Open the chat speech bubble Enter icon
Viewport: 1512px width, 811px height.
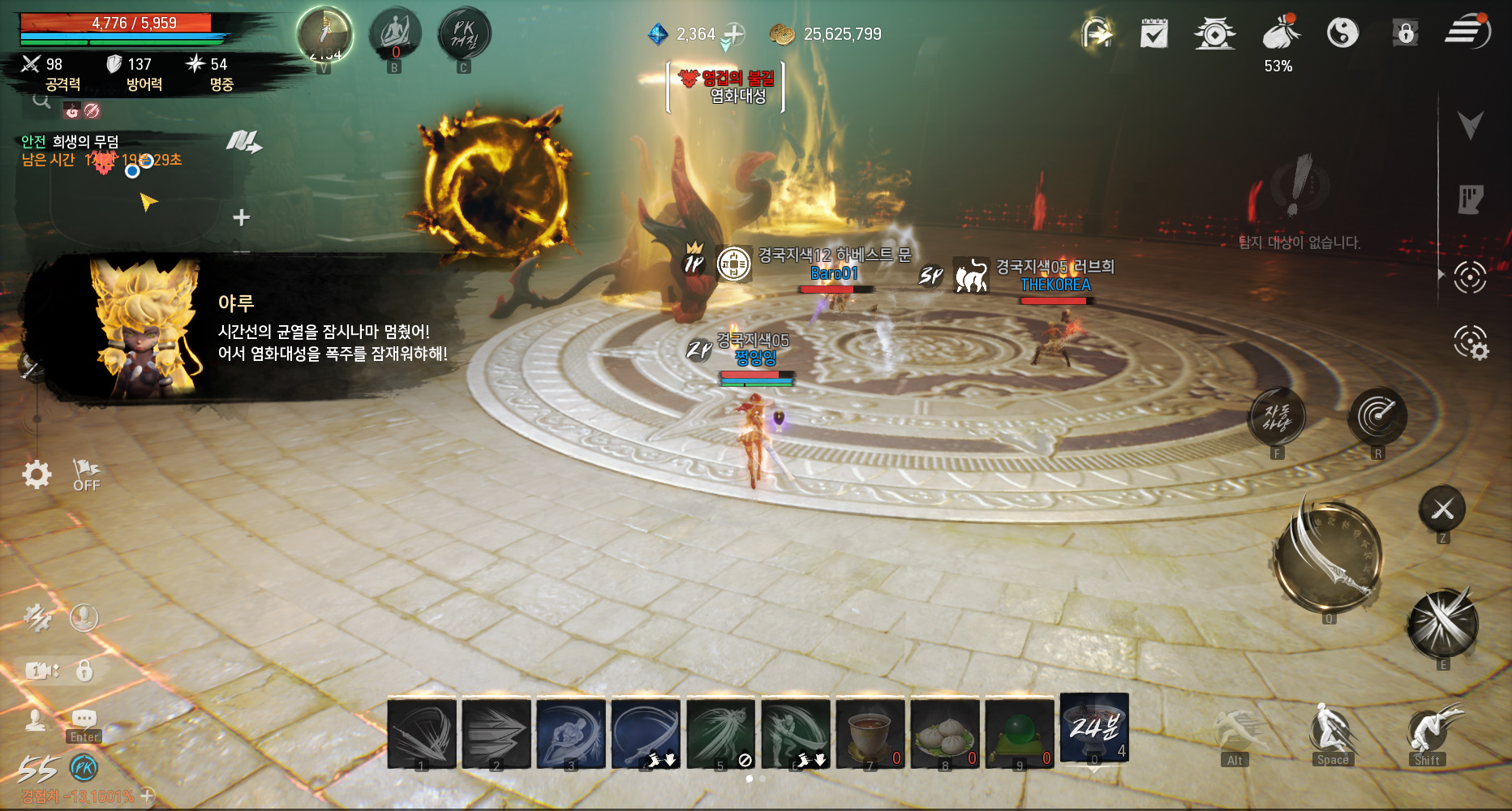(x=84, y=718)
